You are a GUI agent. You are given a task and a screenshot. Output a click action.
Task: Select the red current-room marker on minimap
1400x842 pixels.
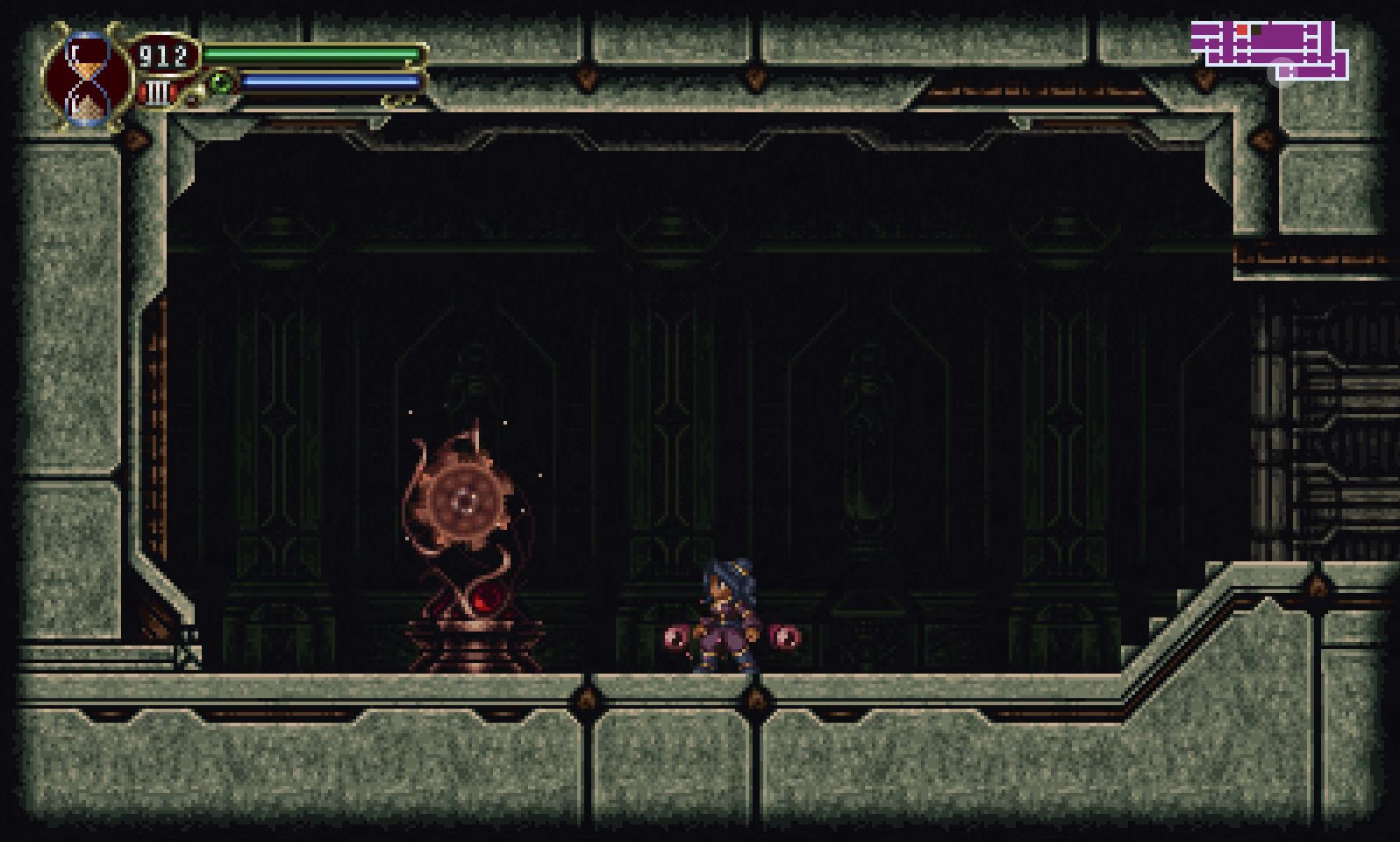(1242, 30)
